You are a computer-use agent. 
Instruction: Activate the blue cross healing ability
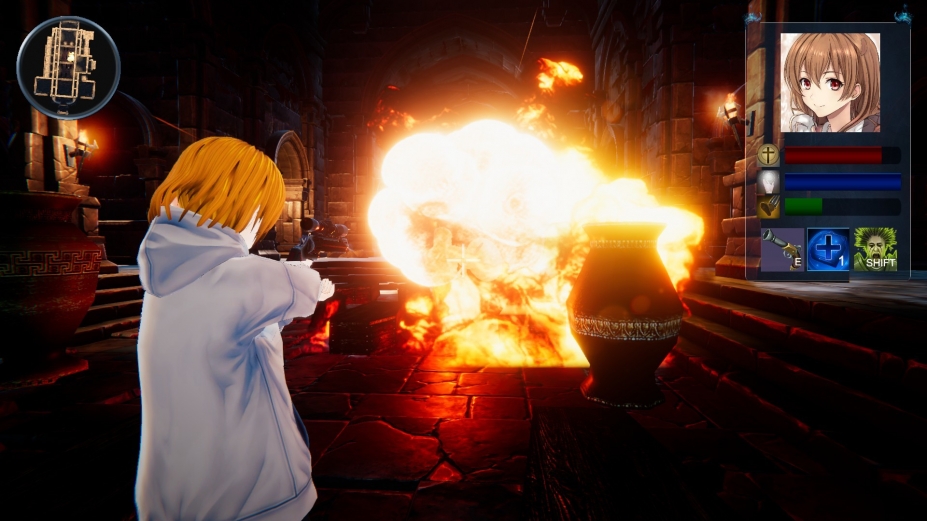tap(828, 250)
